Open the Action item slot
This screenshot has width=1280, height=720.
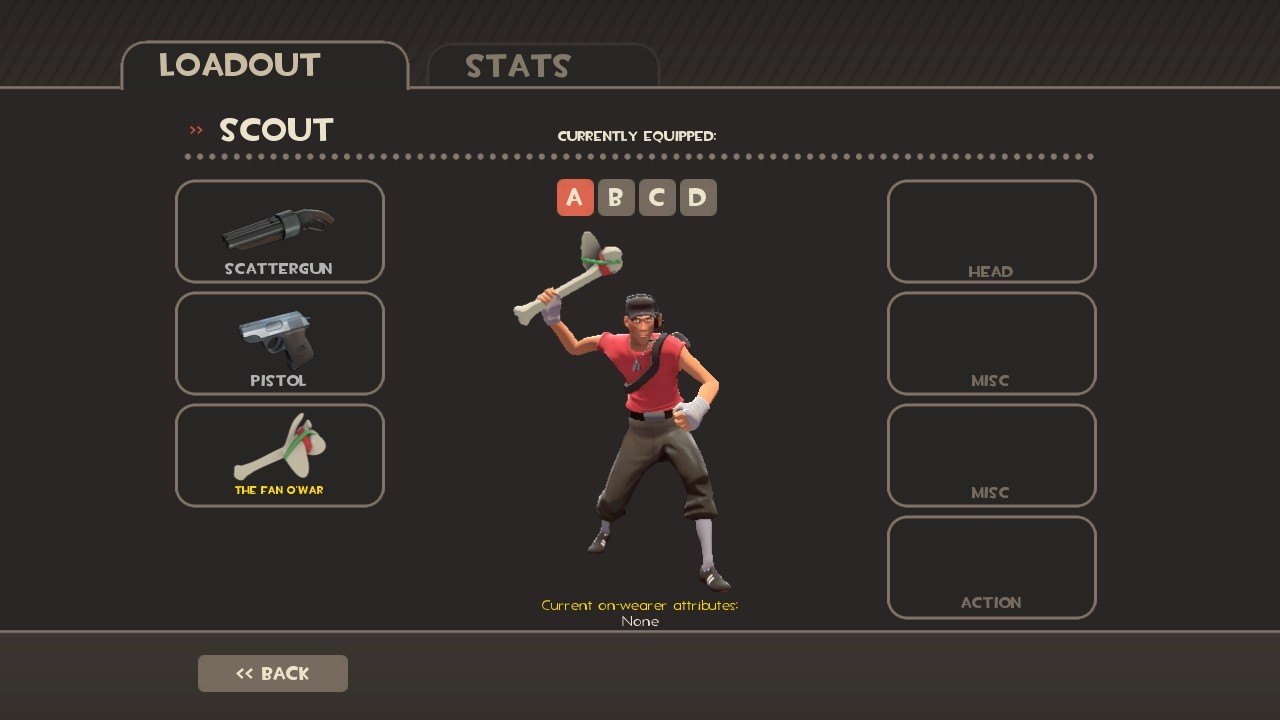click(991, 567)
